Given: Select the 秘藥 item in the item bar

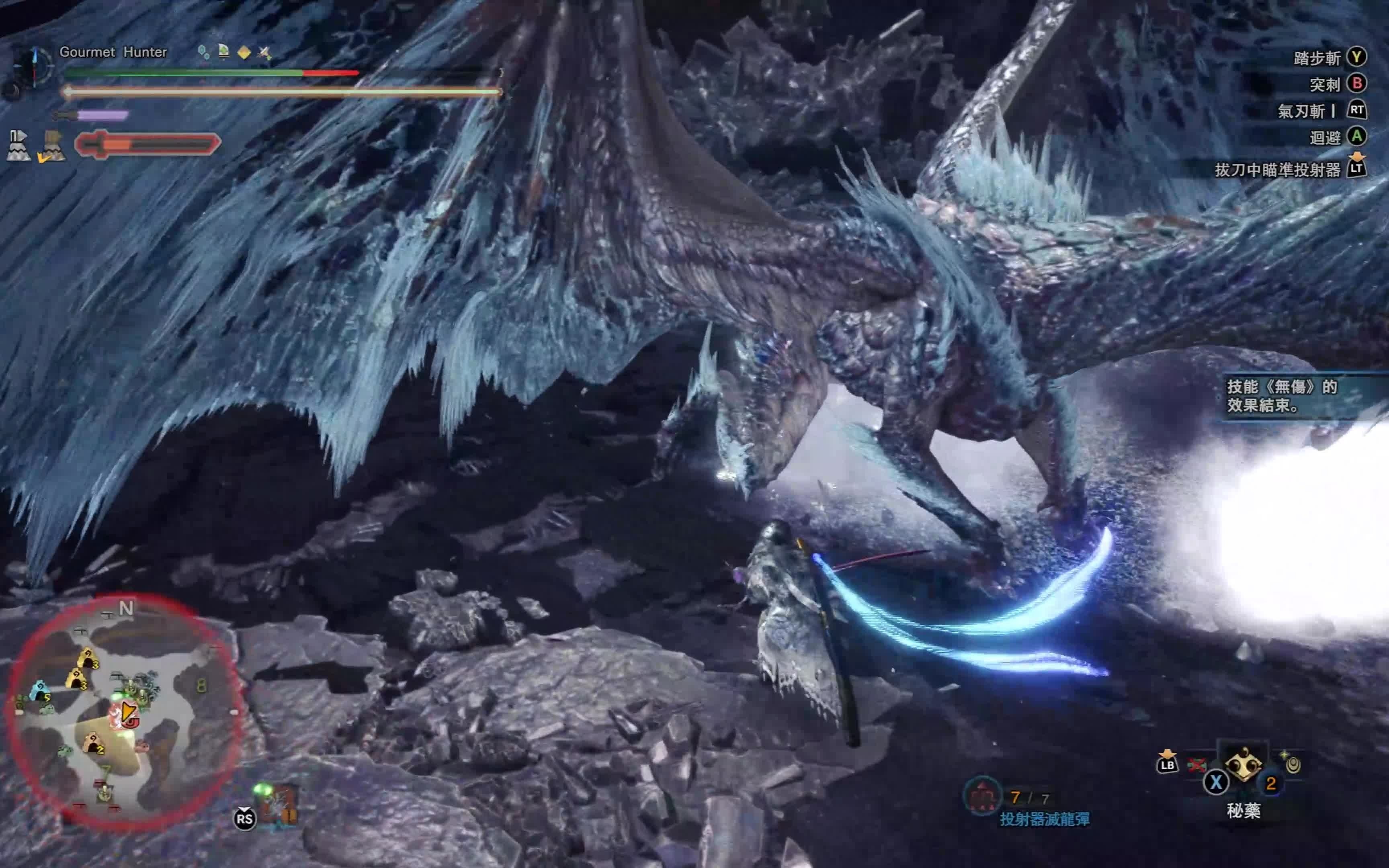Looking at the screenshot, I should click(1243, 765).
